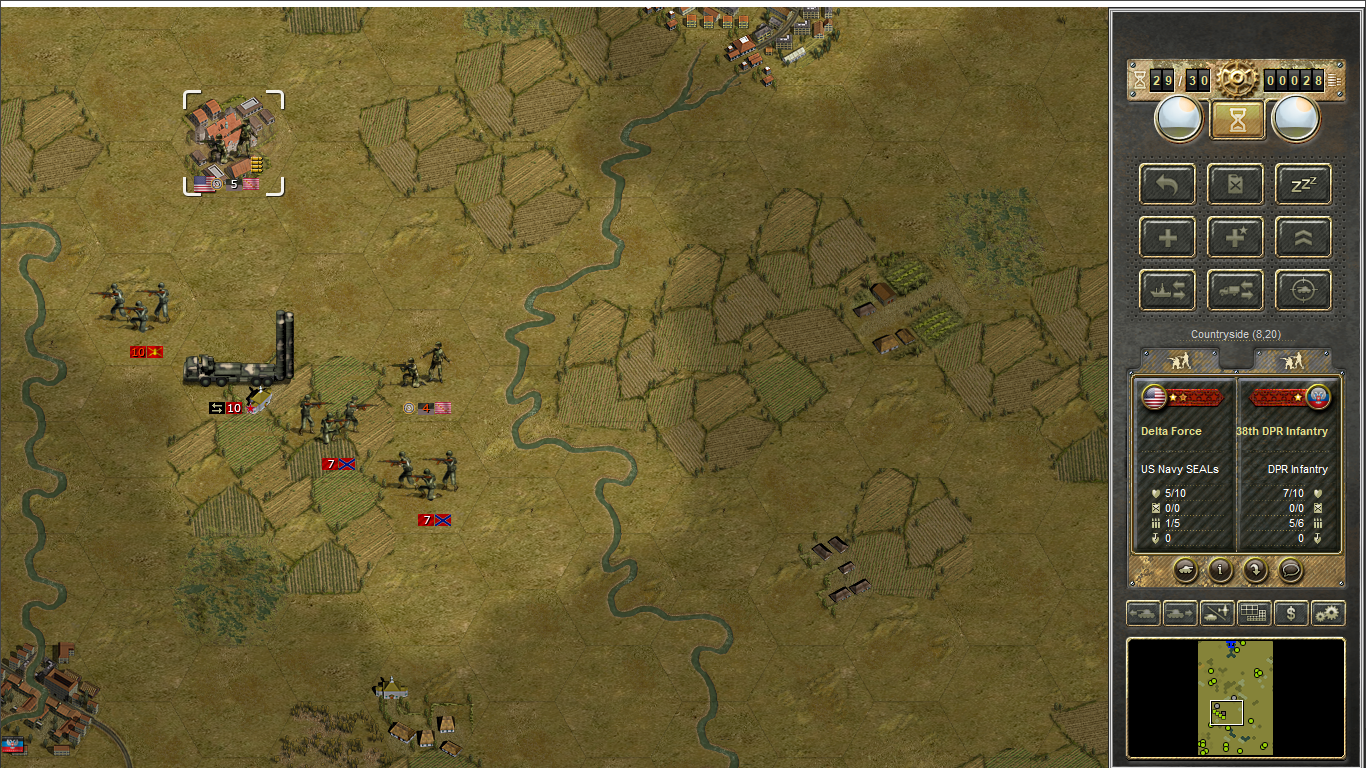Viewport: 1366px width, 768px height.
Task: End the turn with the hourglass button
Action: click(x=1238, y=120)
